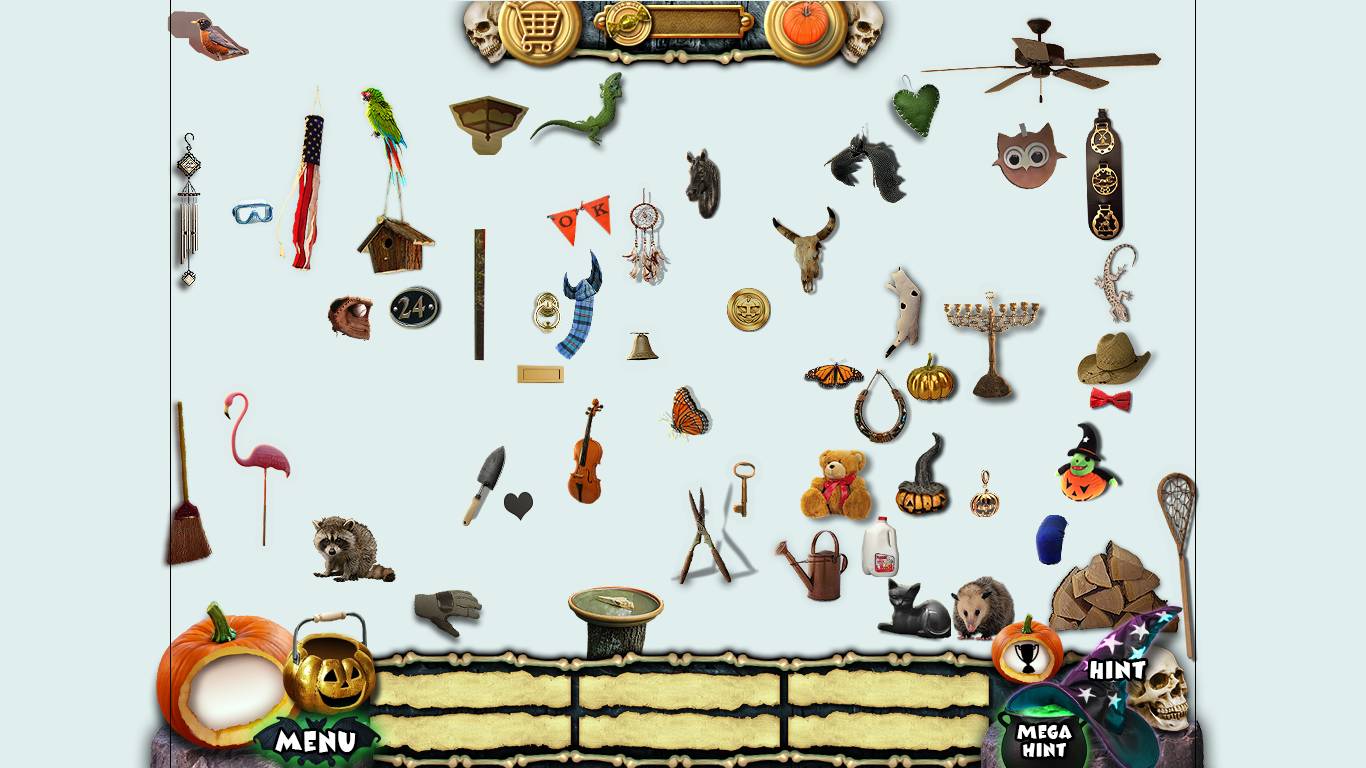Choose the violin object
The width and height of the screenshot is (1366, 768).
587,454
